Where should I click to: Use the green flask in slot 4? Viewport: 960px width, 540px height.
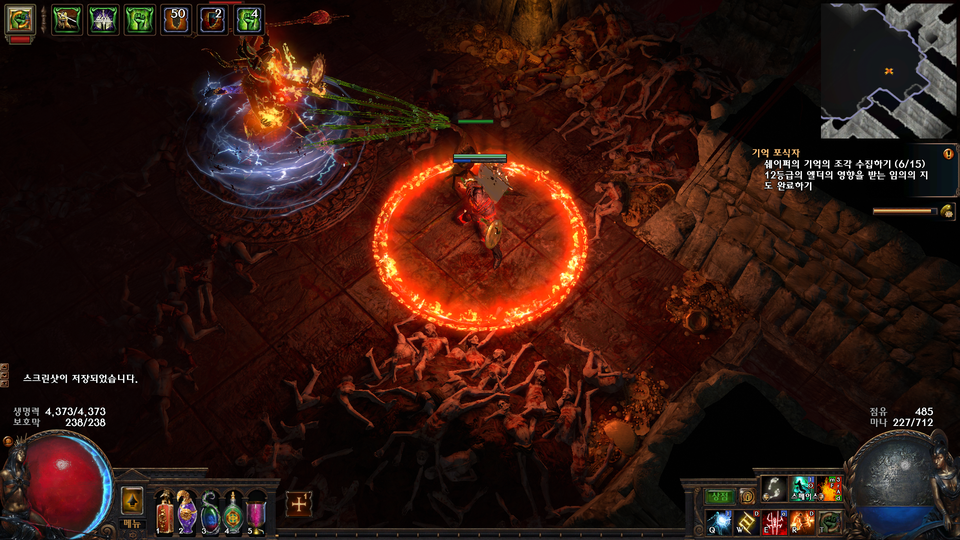[x=233, y=512]
